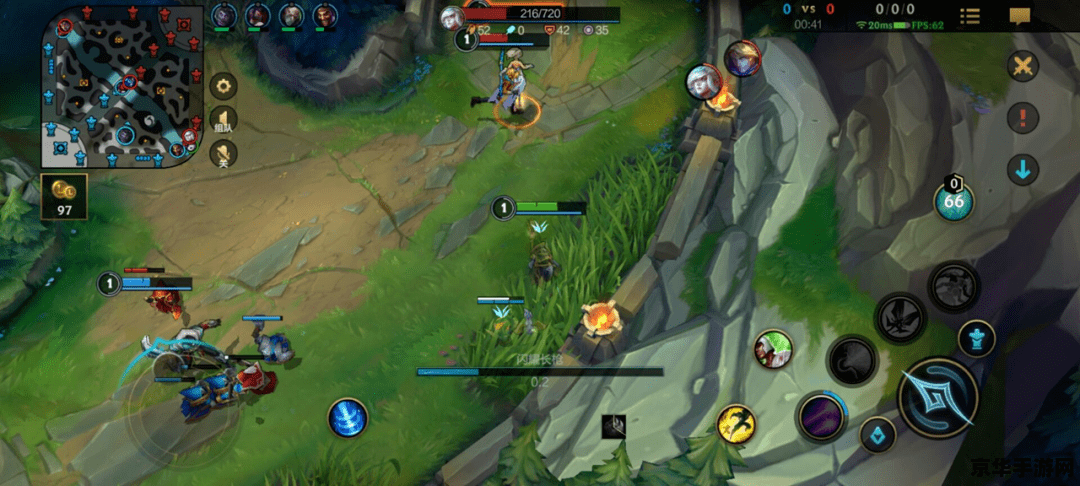Toggle the 组队 team voice speaker button
Viewport: 1080px width, 486px height.
[x=224, y=120]
